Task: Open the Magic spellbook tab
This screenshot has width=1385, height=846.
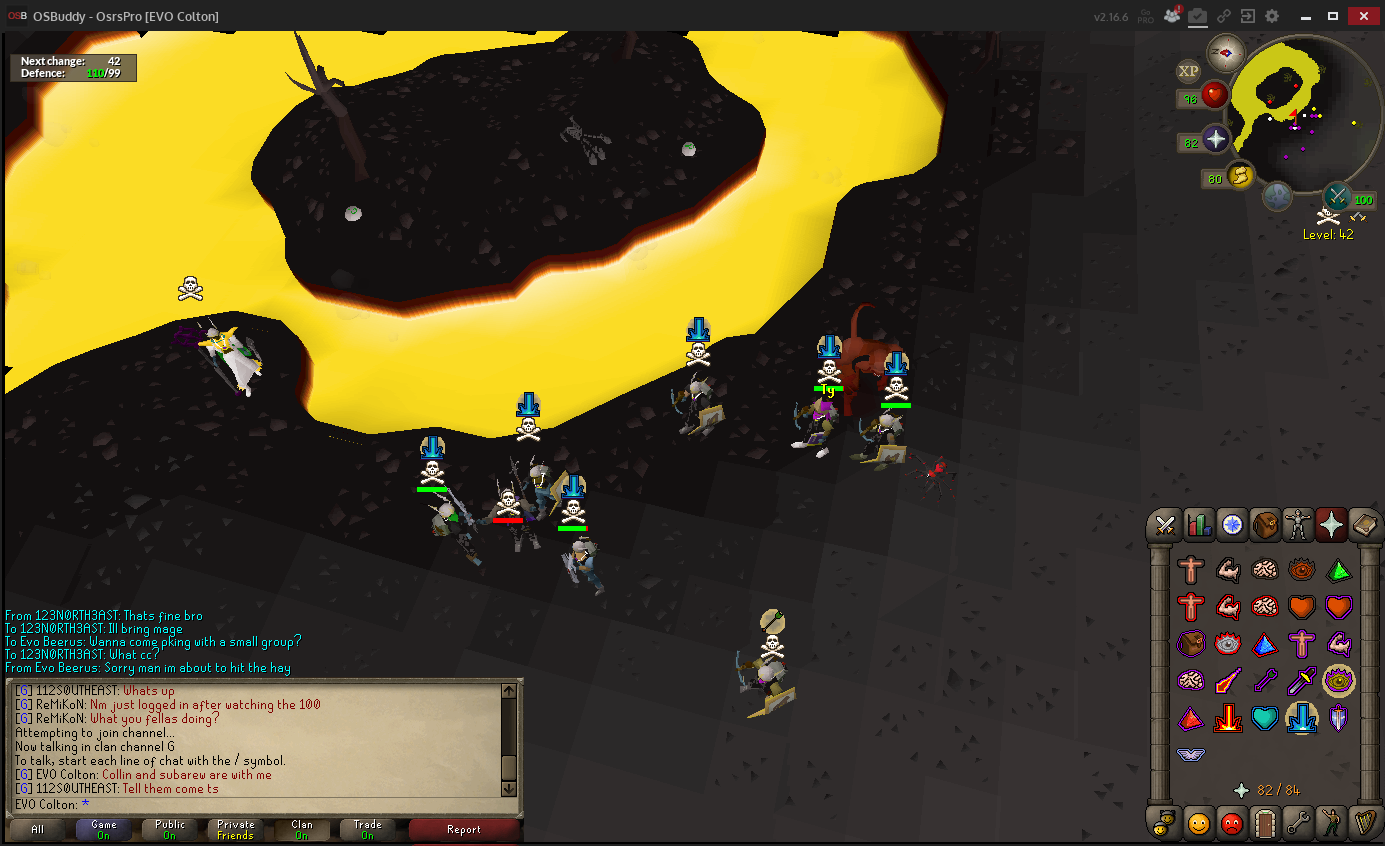Action: click(x=1364, y=524)
